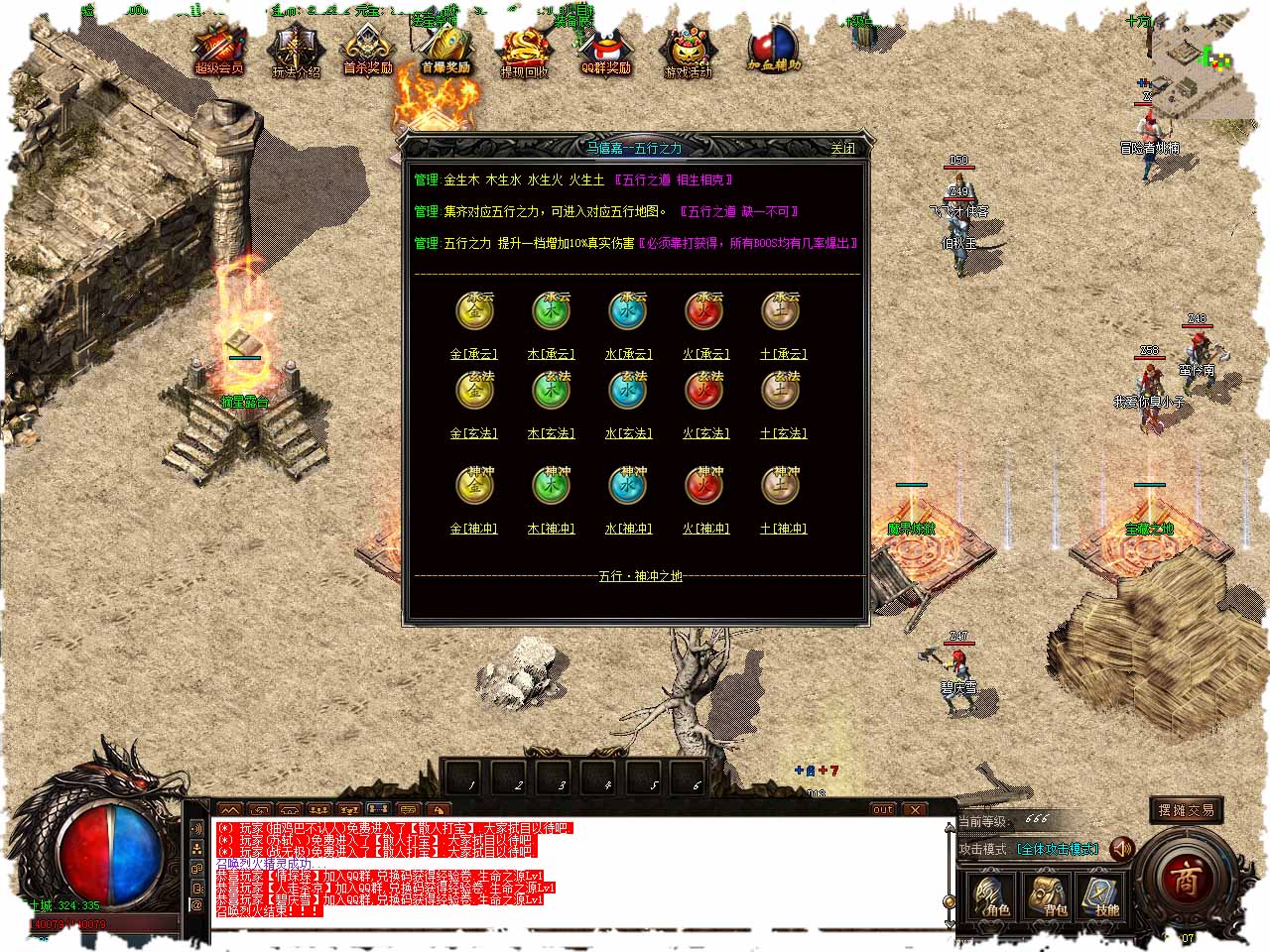Activate the 加血辅助 helper icon
Viewport: 1270px width, 952px height.
click(x=773, y=50)
